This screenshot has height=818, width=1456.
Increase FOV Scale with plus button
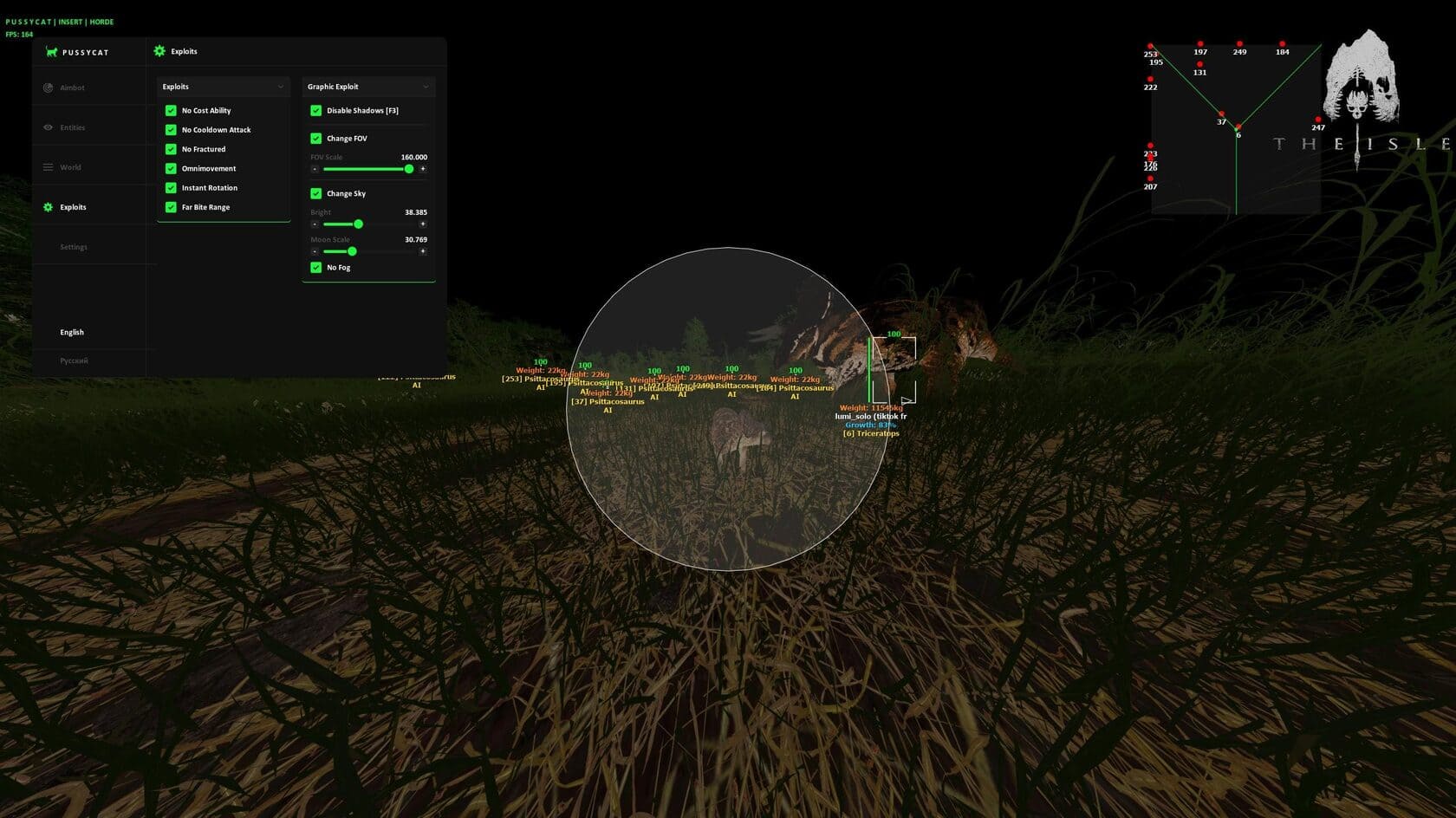[x=423, y=169]
